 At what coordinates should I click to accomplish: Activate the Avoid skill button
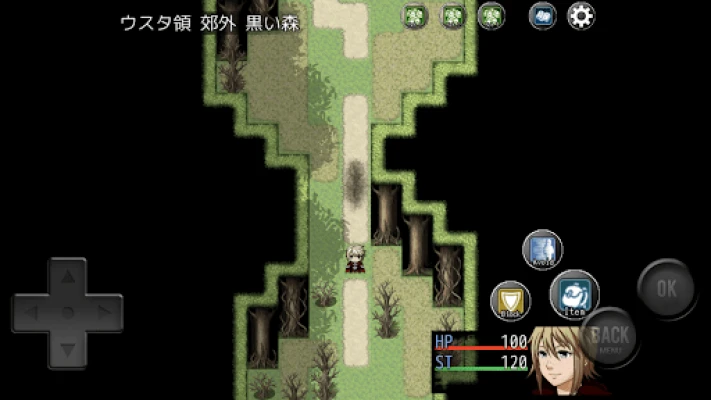click(543, 249)
